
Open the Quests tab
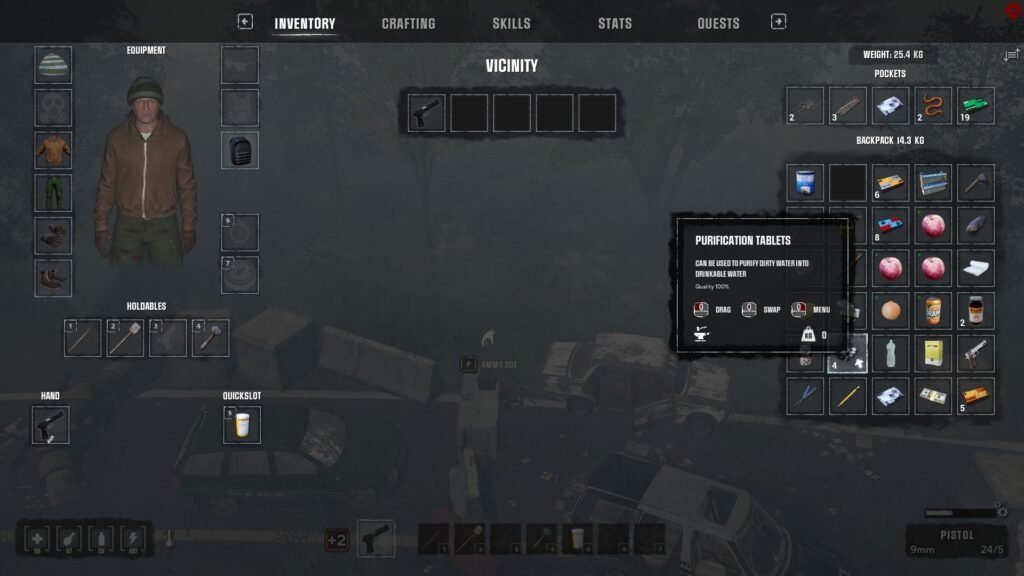pyautogui.click(x=718, y=23)
